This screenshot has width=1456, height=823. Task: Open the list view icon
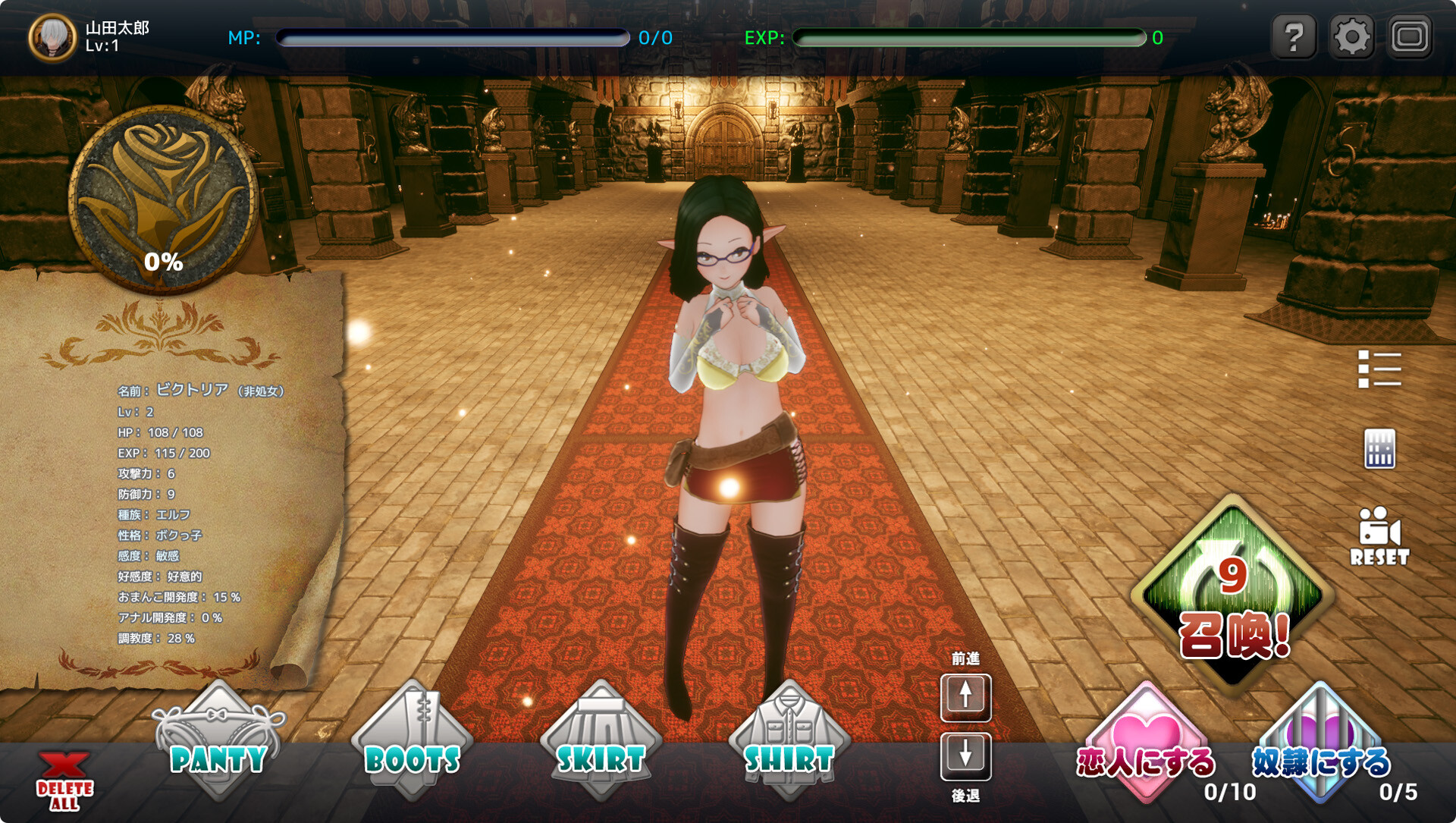pos(1379,369)
